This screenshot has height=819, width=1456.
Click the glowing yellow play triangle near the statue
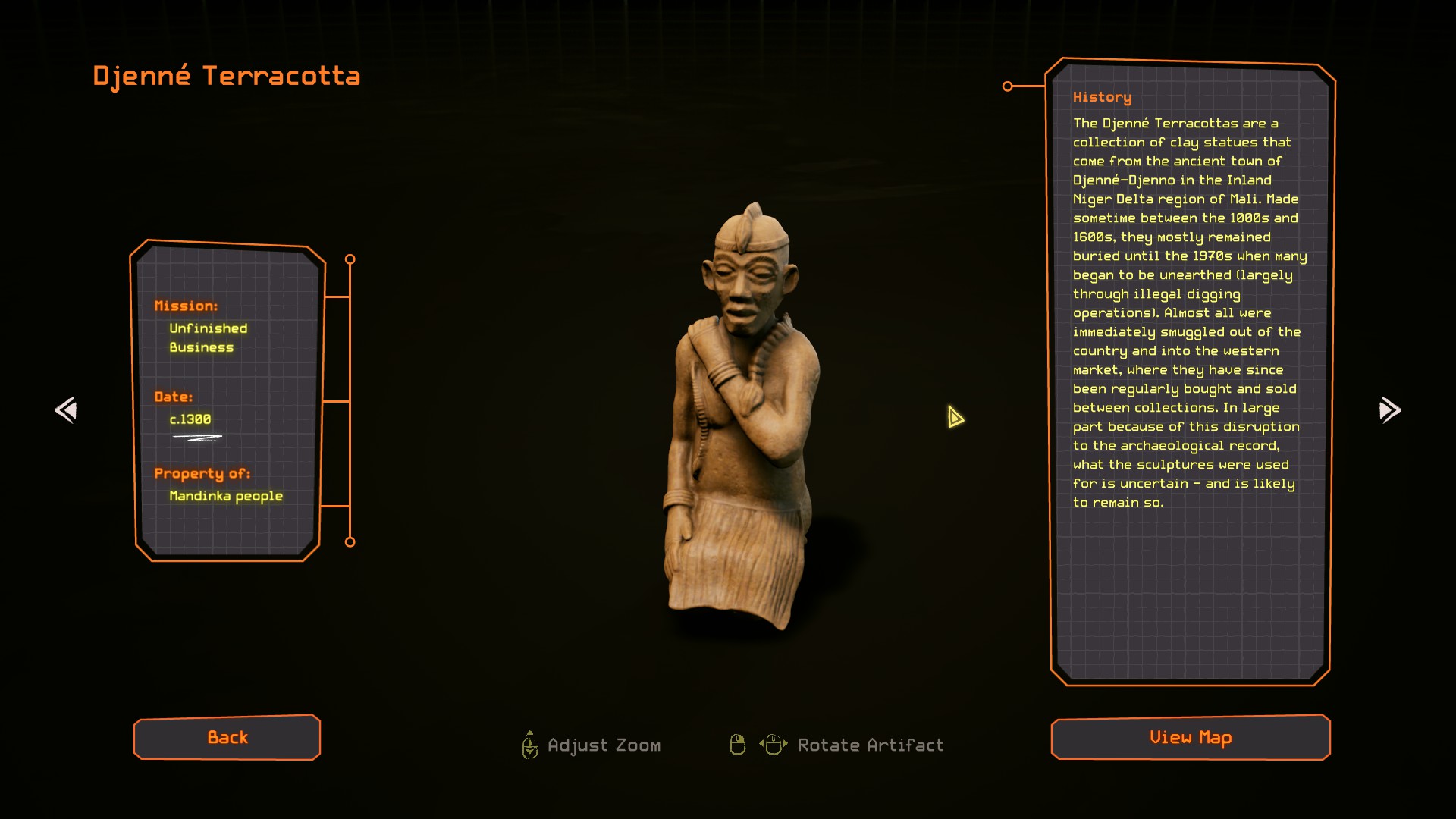[x=954, y=416]
